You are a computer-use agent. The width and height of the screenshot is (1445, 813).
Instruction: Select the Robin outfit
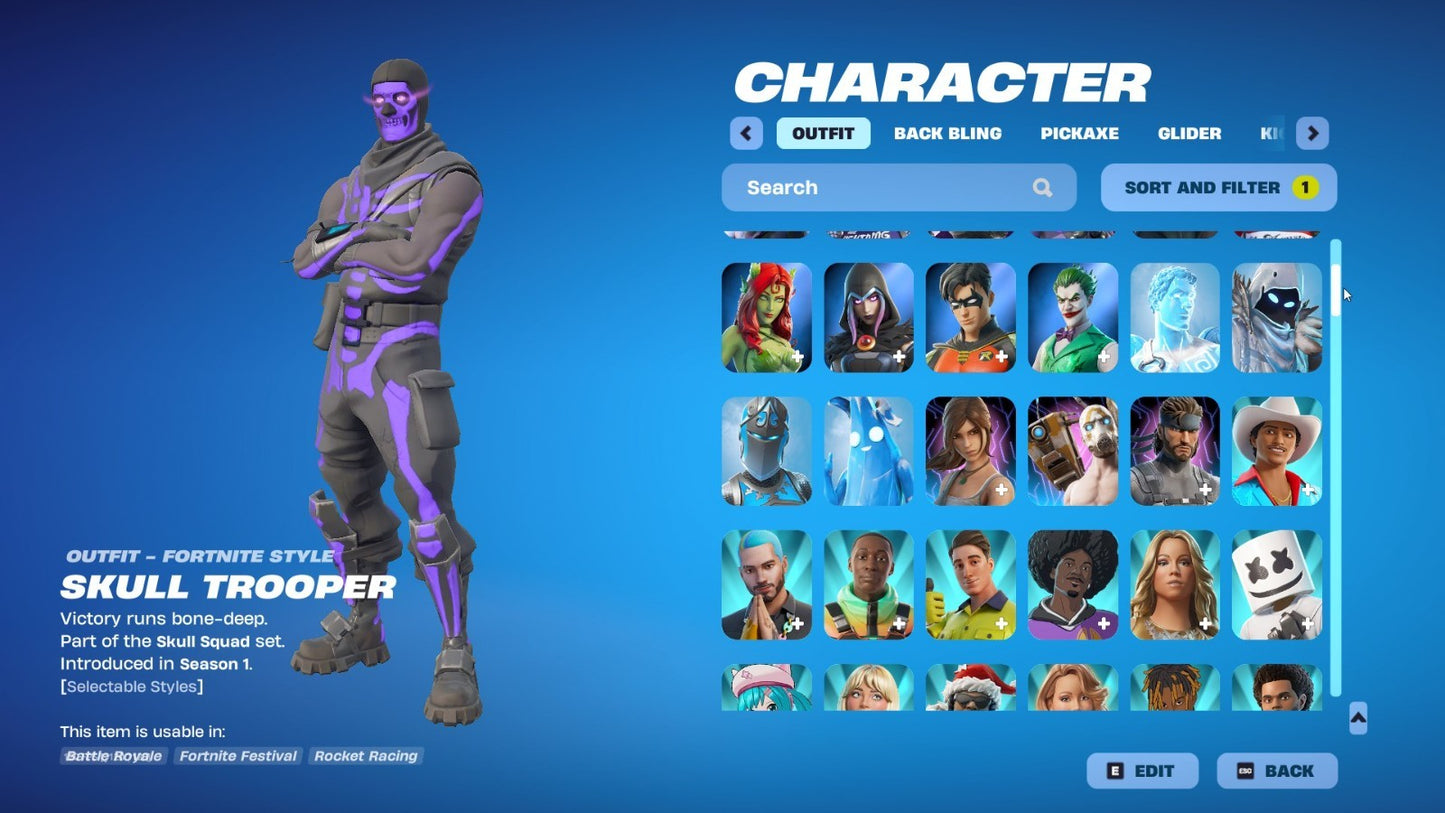click(x=970, y=317)
